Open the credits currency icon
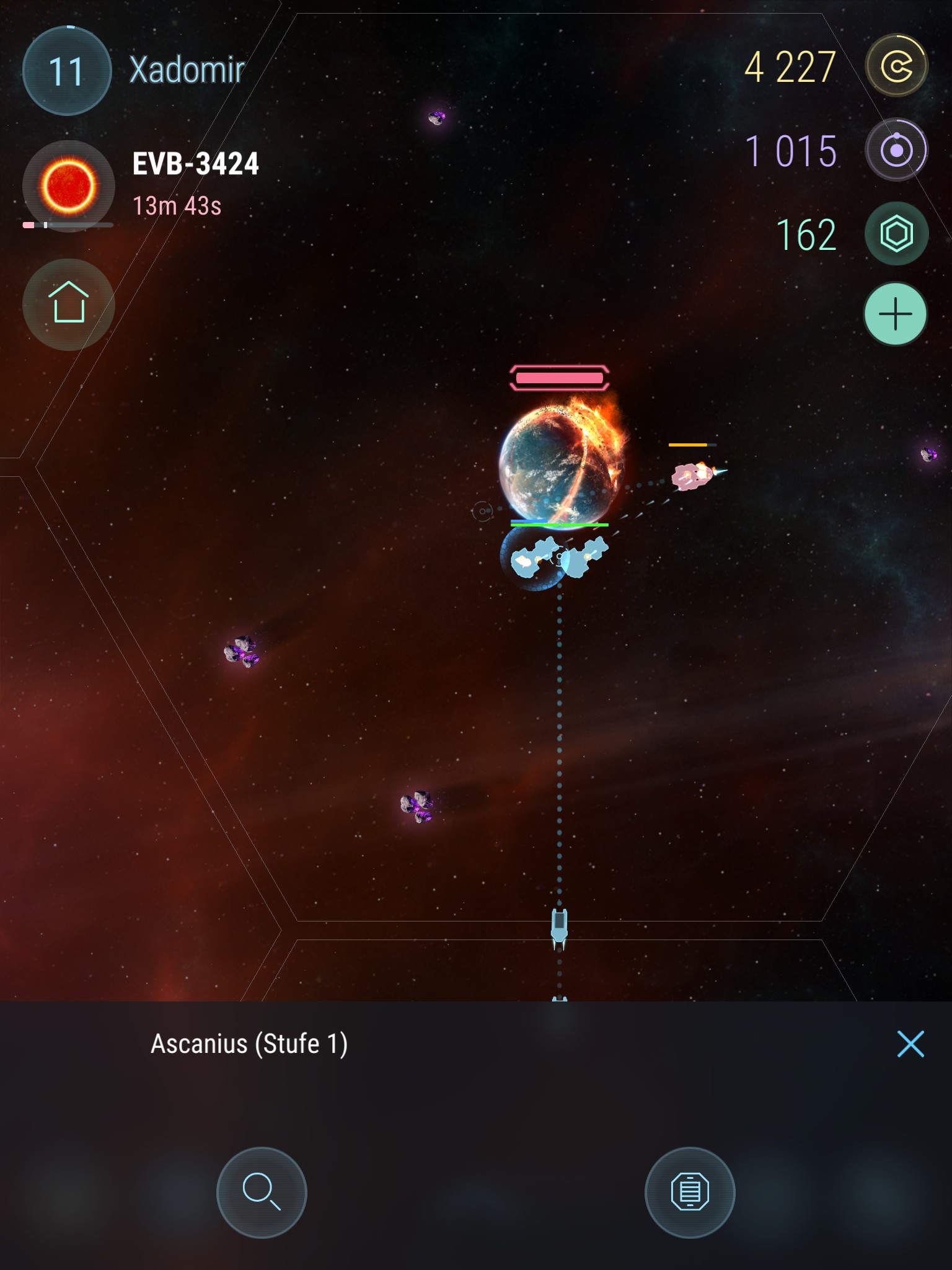The width and height of the screenshot is (952, 1270). click(x=896, y=66)
